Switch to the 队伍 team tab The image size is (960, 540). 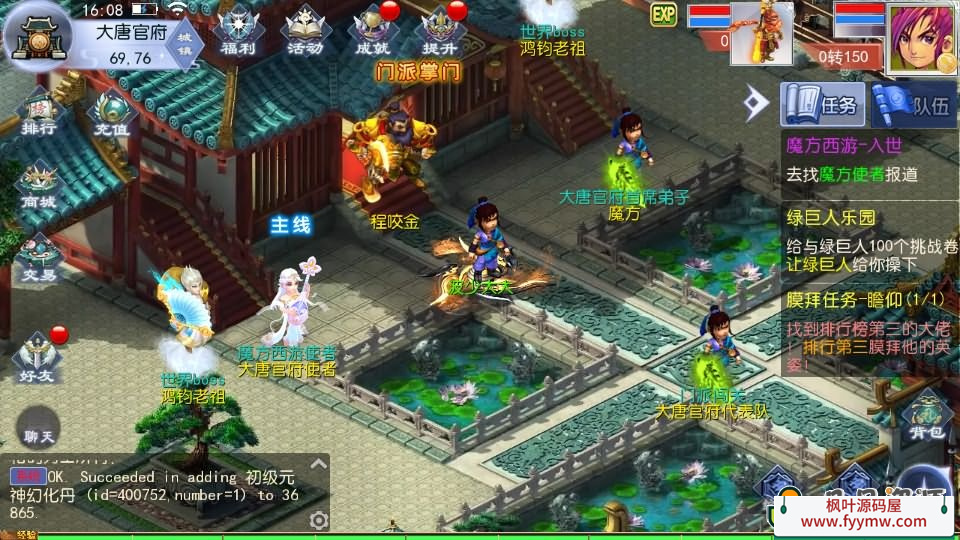[x=914, y=103]
